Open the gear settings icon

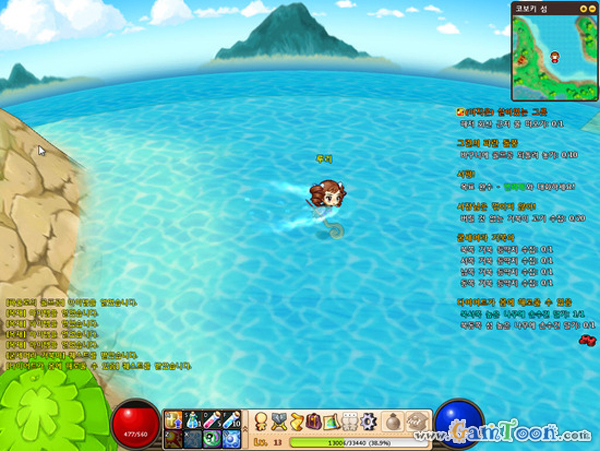tap(368, 419)
